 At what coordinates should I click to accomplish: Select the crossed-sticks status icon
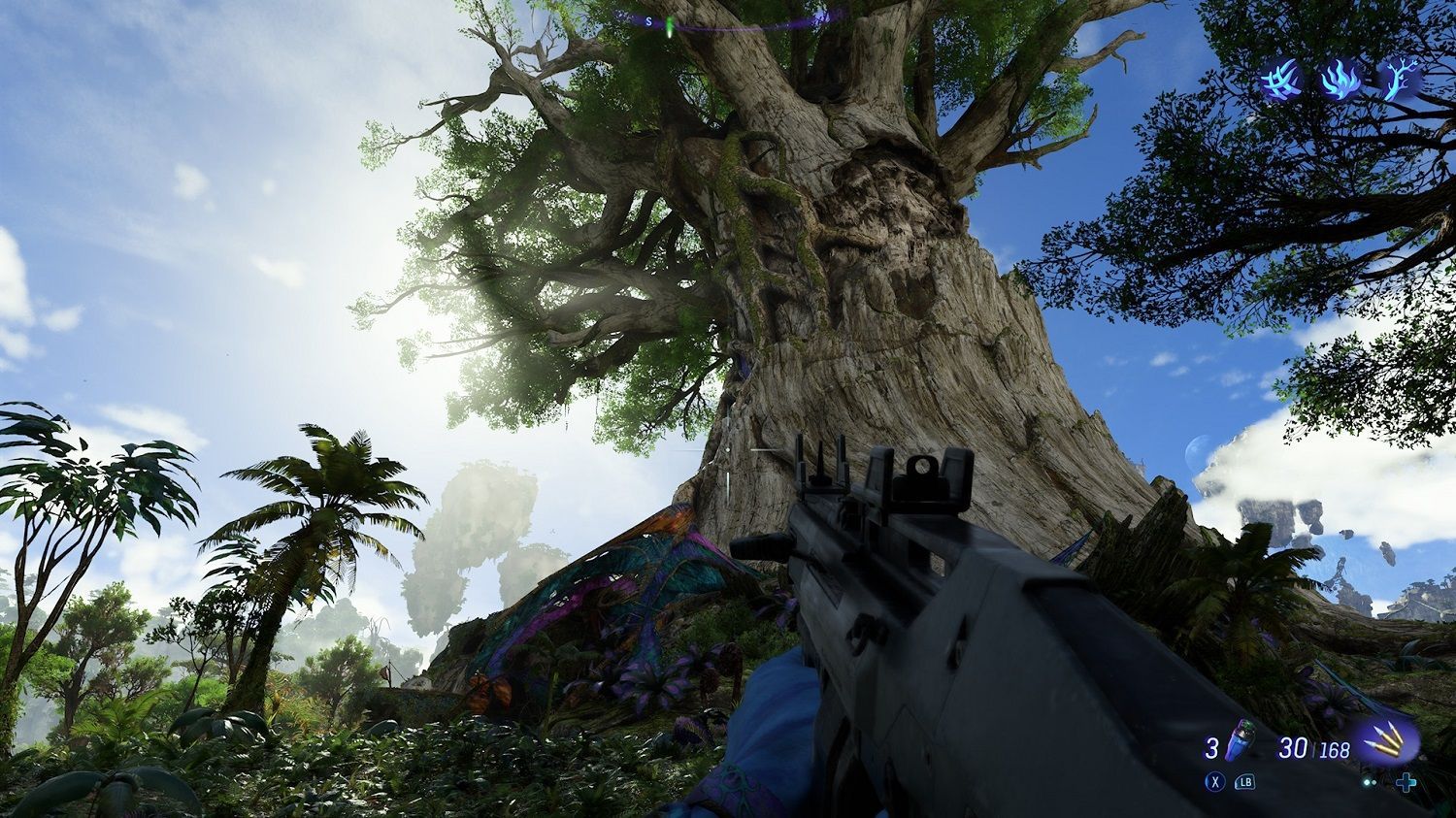pyautogui.click(x=1280, y=78)
